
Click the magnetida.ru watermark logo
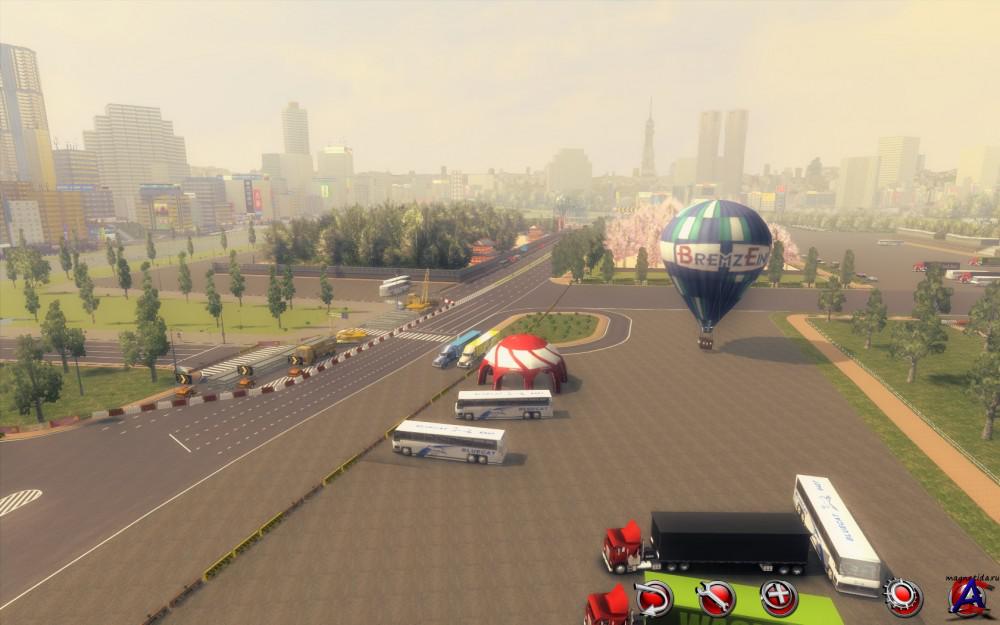967,596
